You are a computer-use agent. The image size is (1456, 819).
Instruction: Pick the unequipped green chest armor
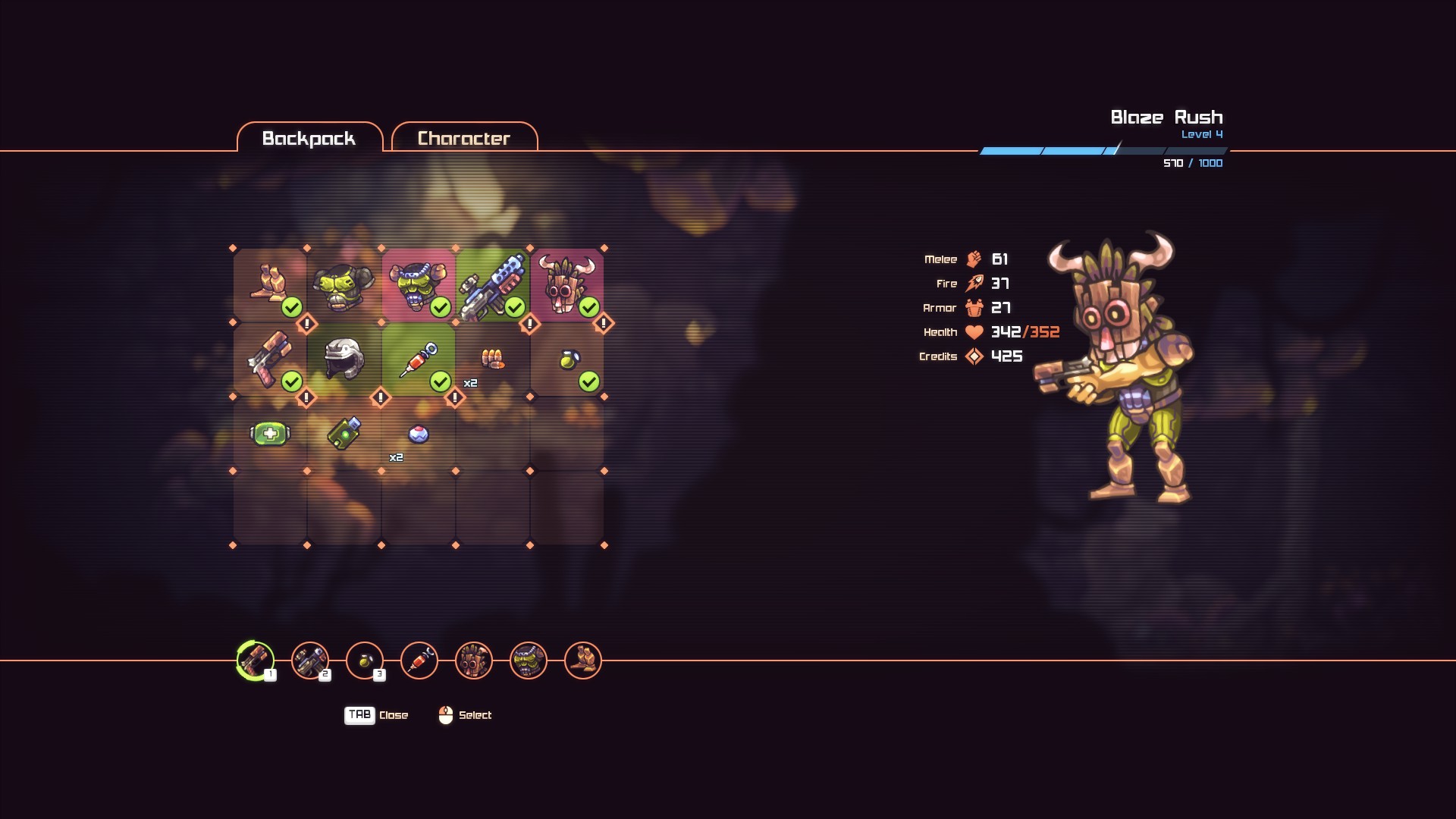tap(344, 285)
